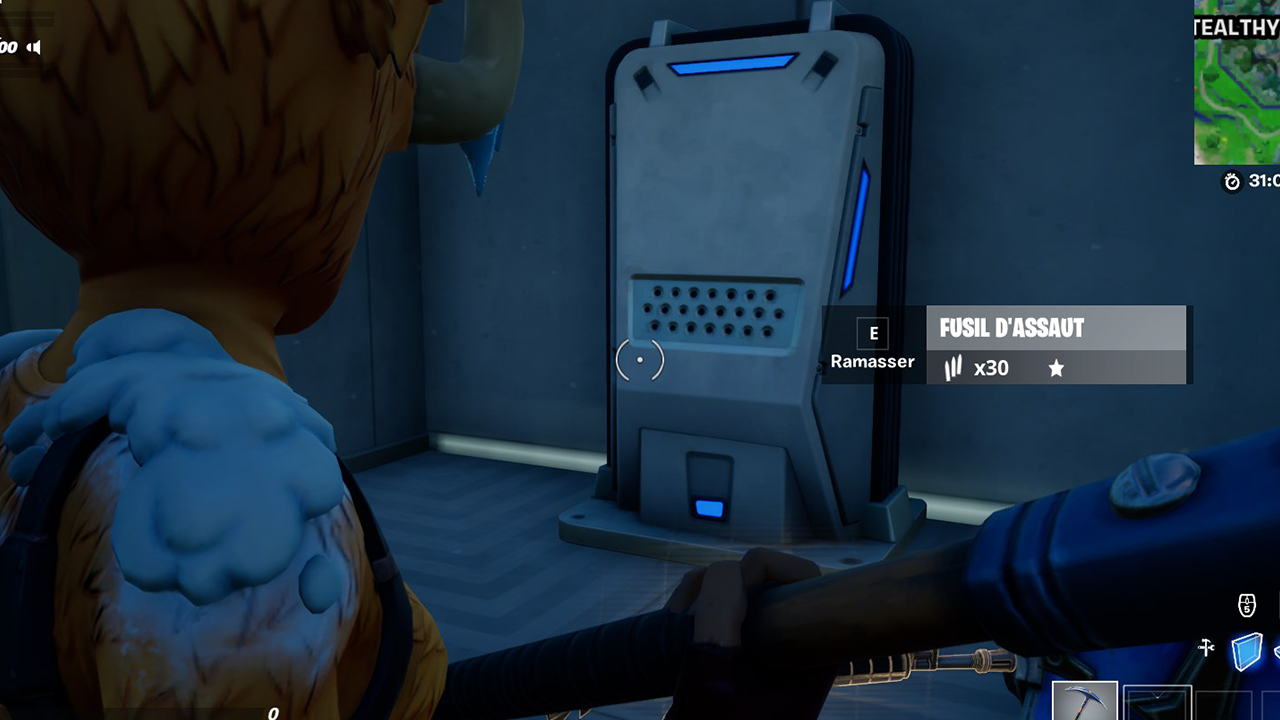The image size is (1280, 720).
Task: Click the hammer and wrench tool icon
Action: point(1206,647)
